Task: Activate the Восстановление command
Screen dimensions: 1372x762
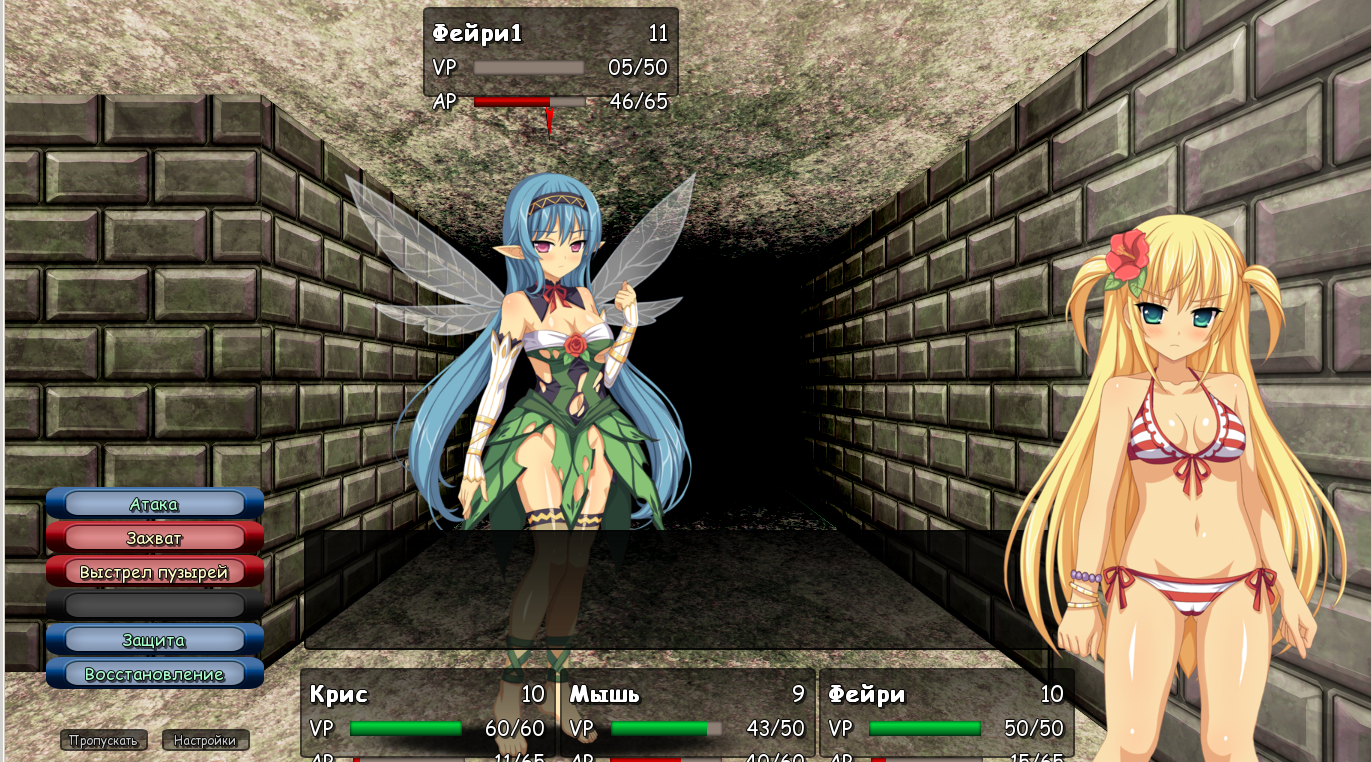Action: coord(154,674)
